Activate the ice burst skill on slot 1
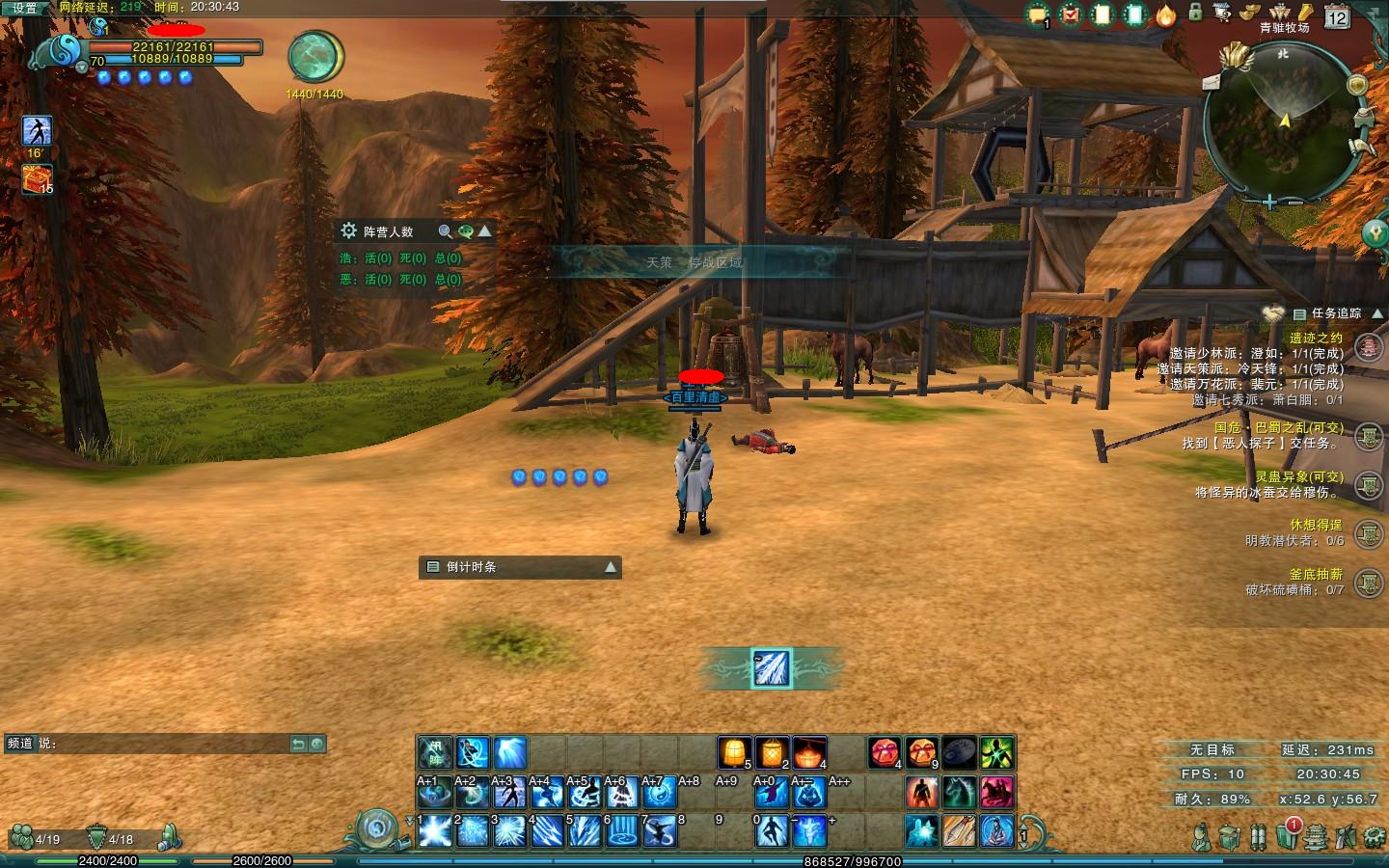This screenshot has width=1389, height=868. [x=435, y=830]
